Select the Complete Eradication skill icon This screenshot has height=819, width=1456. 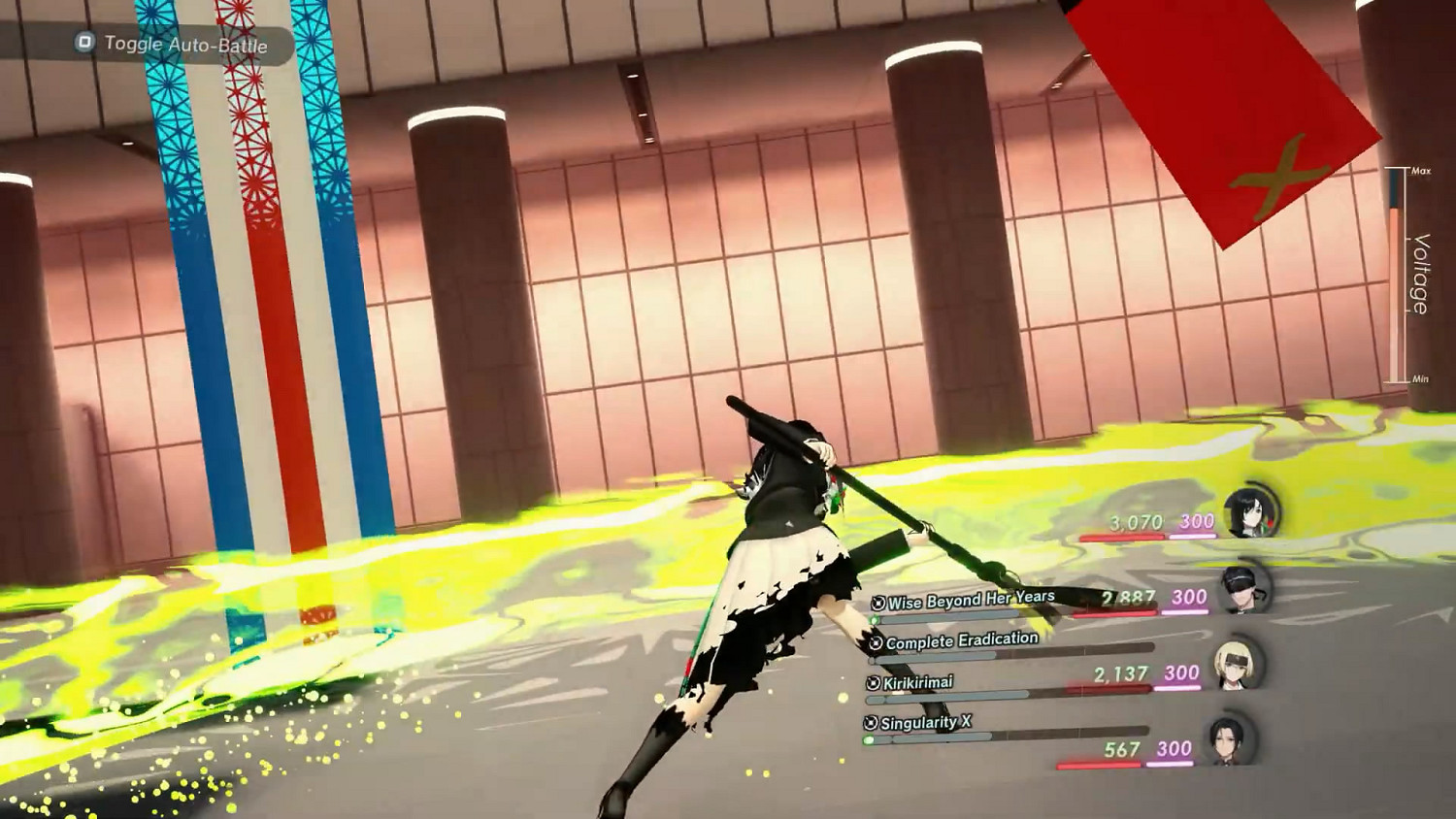pos(877,640)
